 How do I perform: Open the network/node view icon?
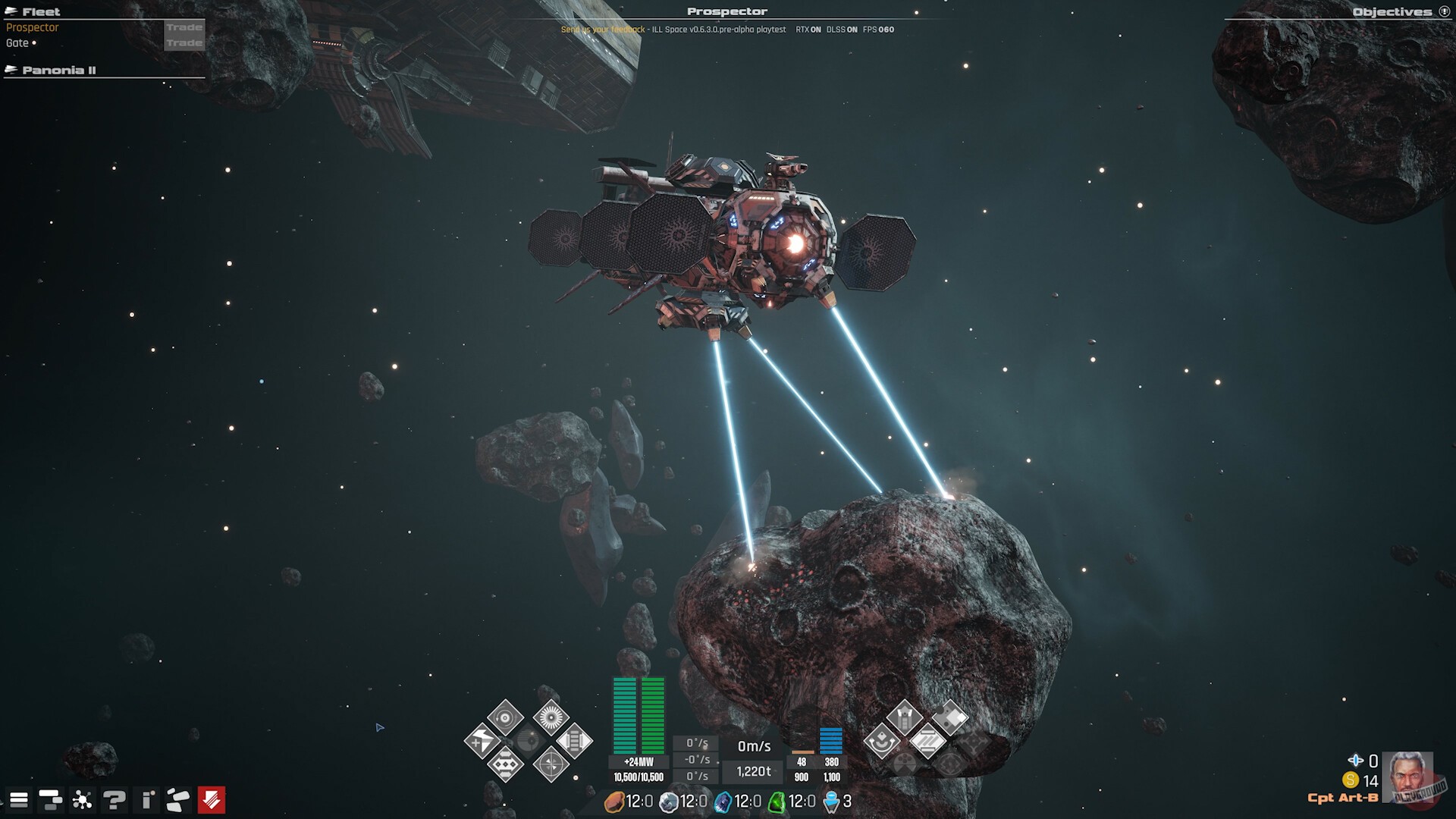(x=80, y=799)
